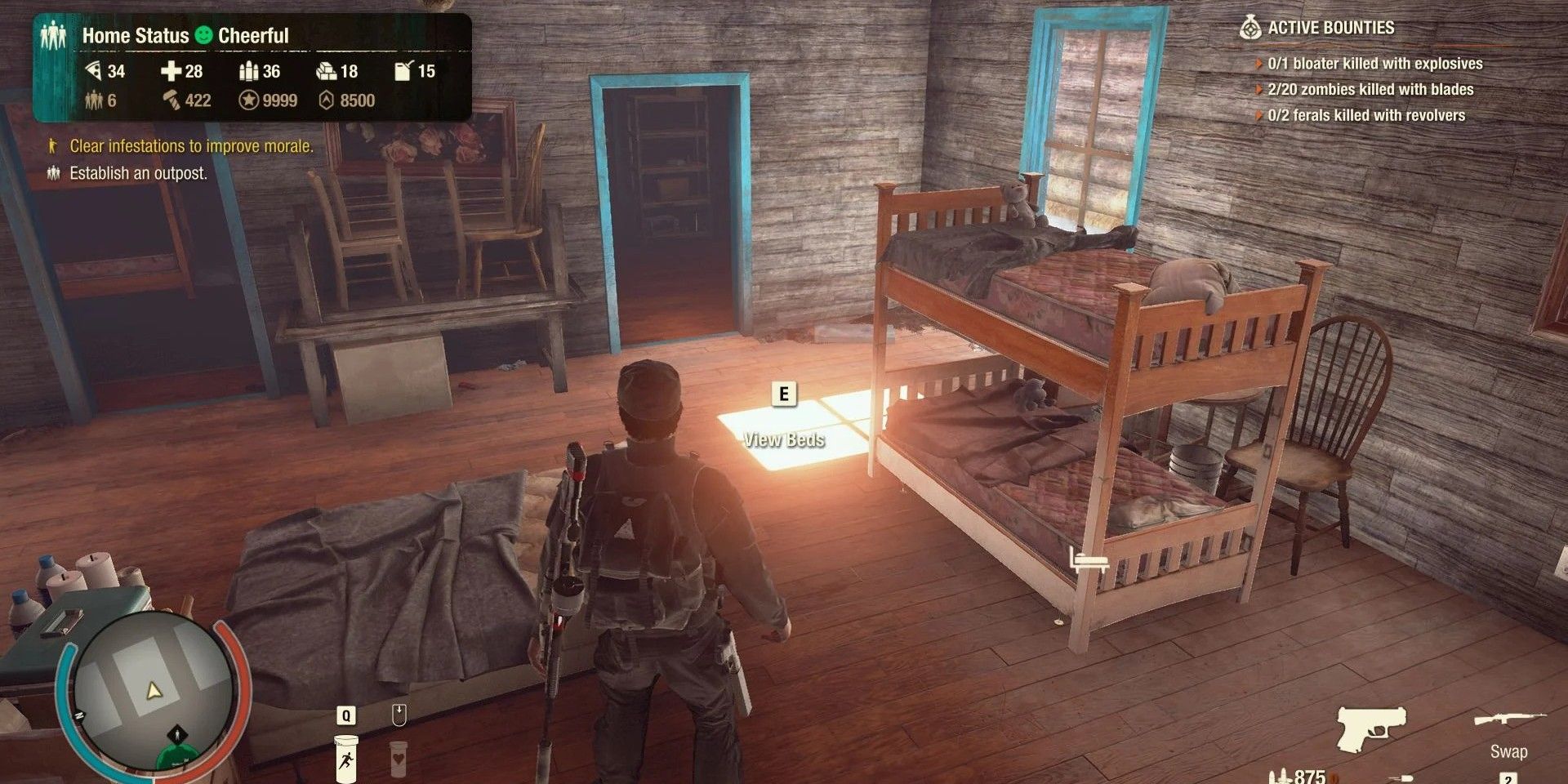The image size is (1568, 784).
Task: Toggle the Q key consumable slot
Action: pyautogui.click(x=346, y=715)
